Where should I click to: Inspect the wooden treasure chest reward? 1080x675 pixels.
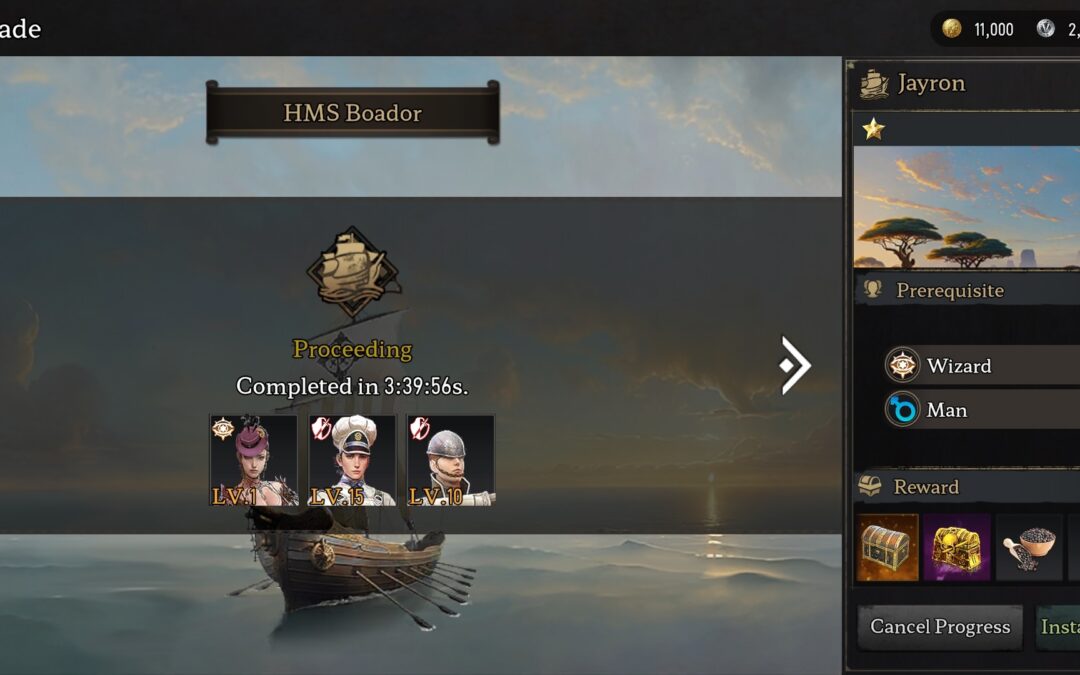[x=887, y=548]
